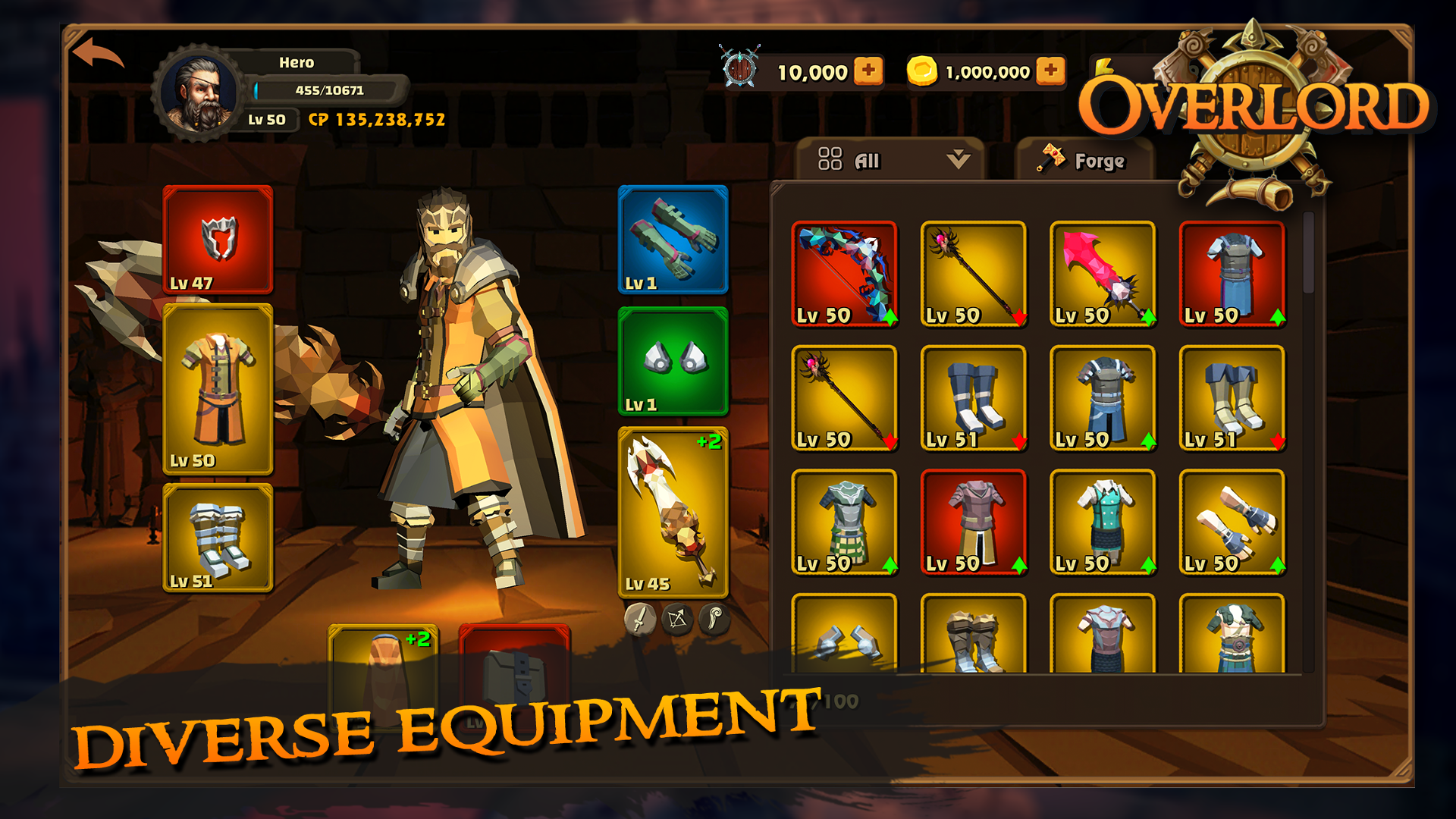Viewport: 1456px width, 819px height.
Task: Select the Lv 51 blue boots item
Action: (973, 398)
